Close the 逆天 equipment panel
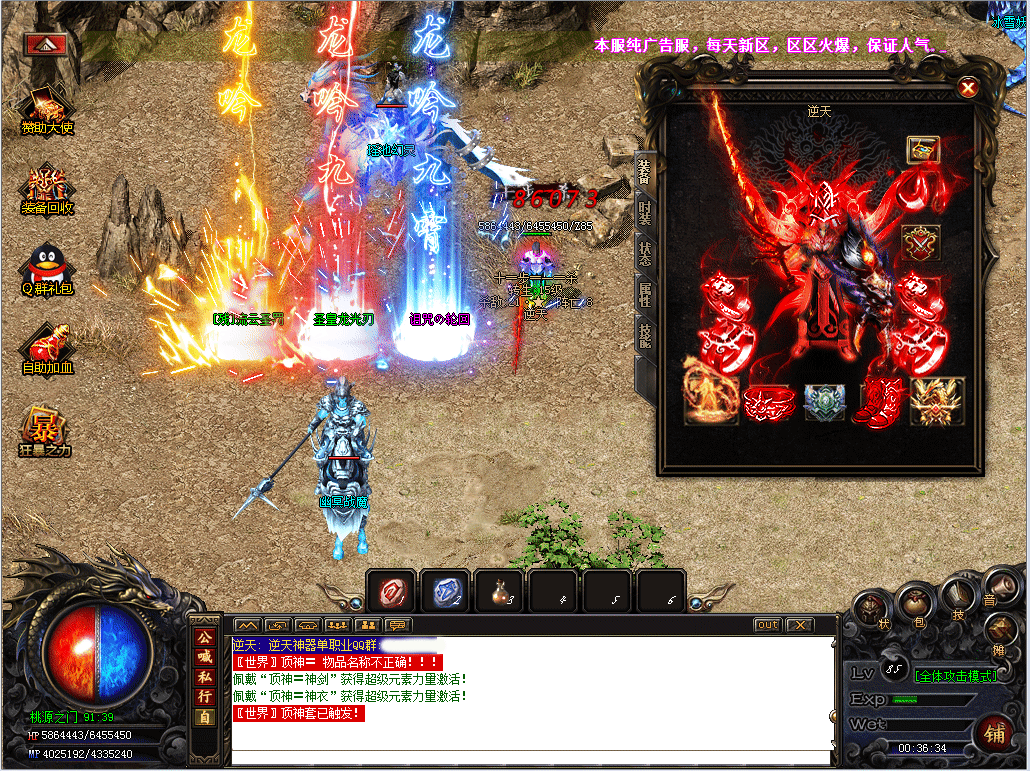Viewport: 1030px width, 771px height. coord(968,88)
